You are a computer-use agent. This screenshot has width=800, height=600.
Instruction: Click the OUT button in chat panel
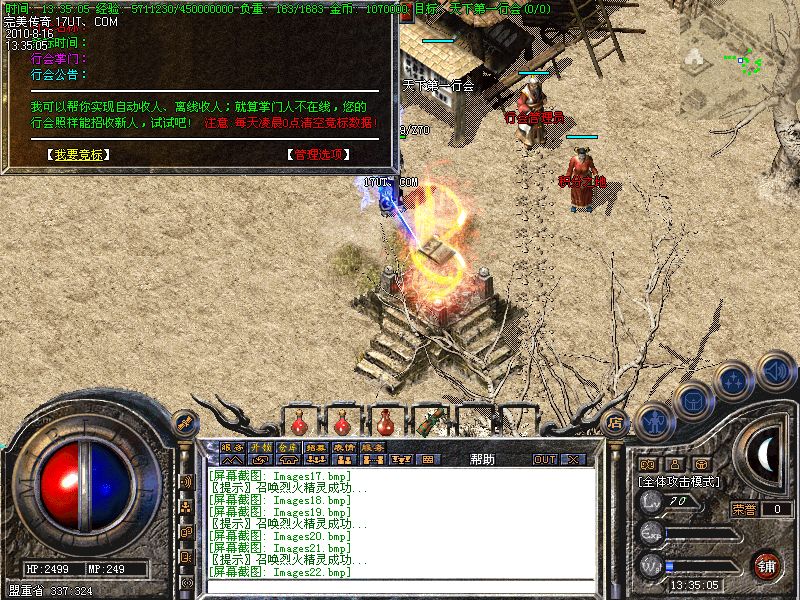(x=544, y=460)
